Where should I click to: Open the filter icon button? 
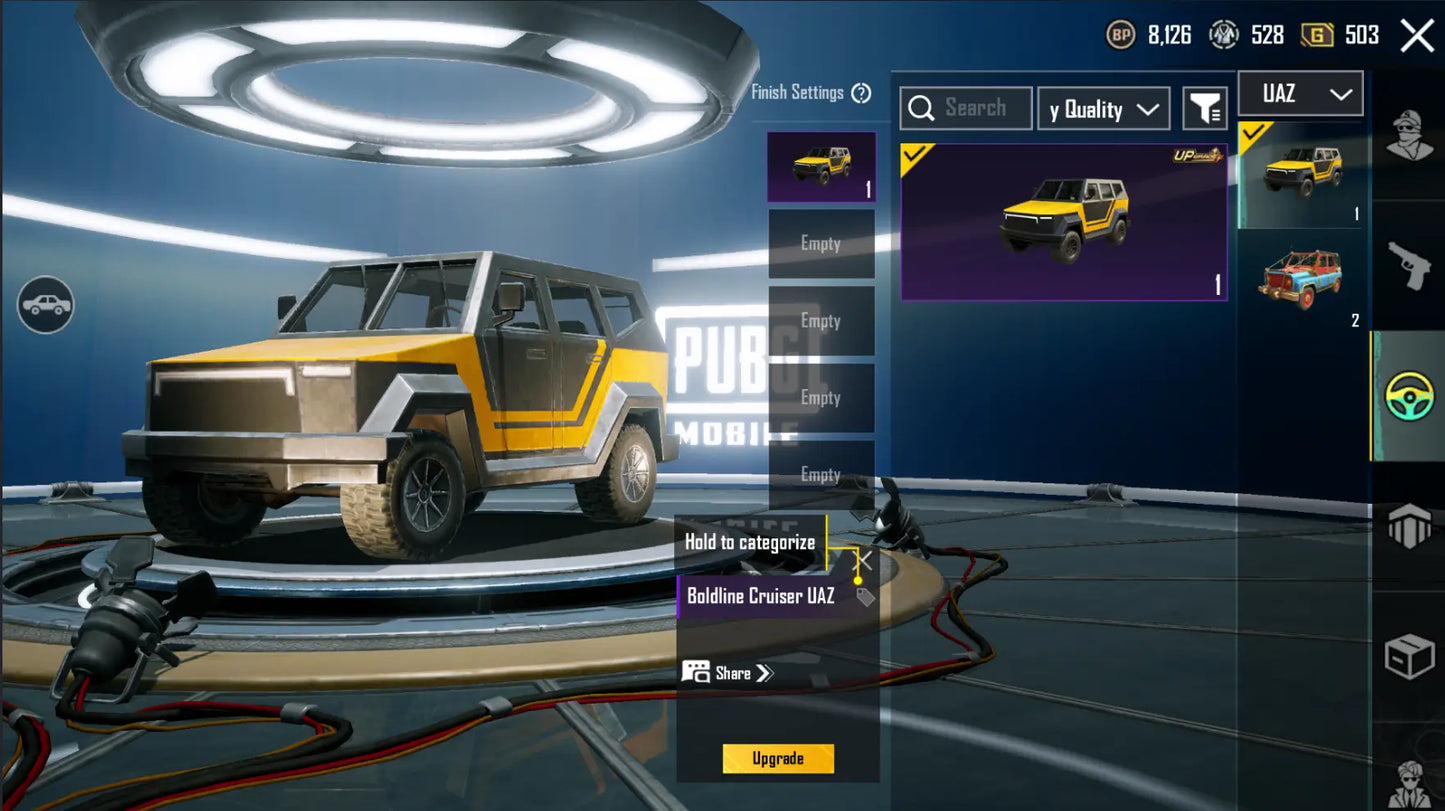[x=1205, y=109]
